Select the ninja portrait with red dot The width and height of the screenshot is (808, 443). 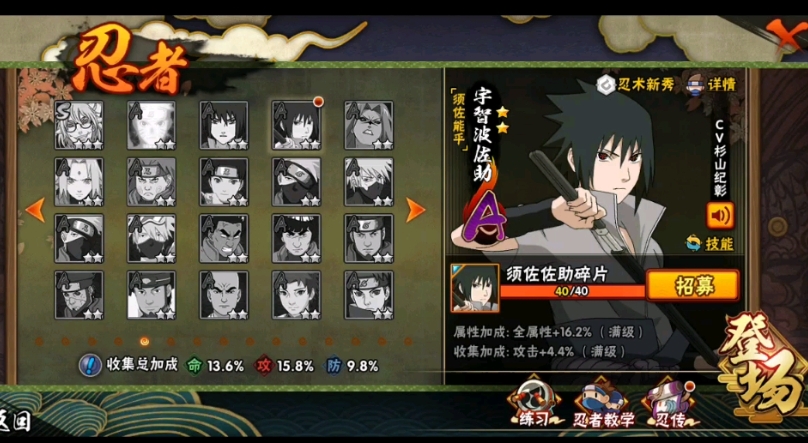[x=296, y=125]
